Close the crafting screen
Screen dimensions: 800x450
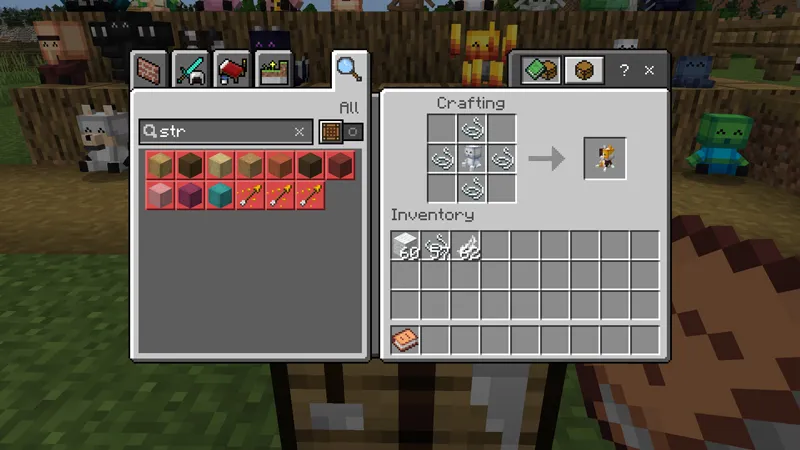point(649,71)
